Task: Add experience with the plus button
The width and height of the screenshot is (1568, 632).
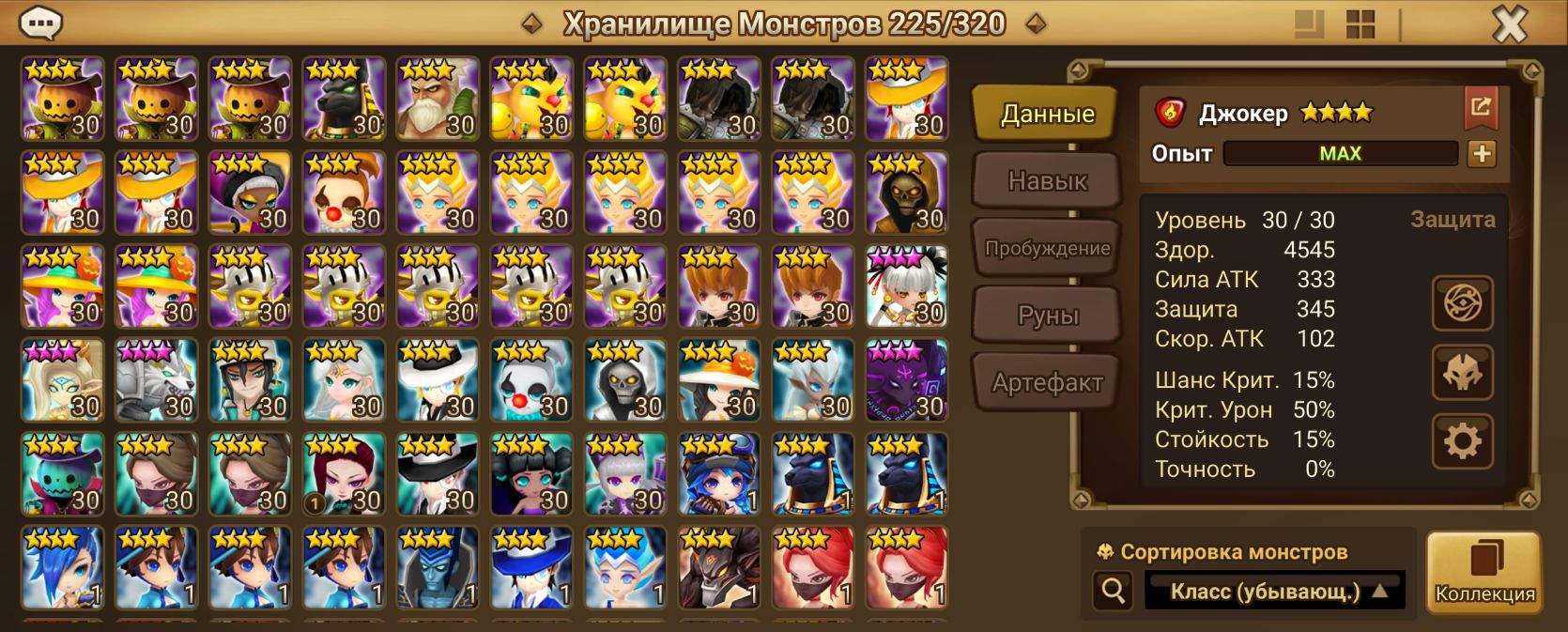Action: pos(1482,154)
